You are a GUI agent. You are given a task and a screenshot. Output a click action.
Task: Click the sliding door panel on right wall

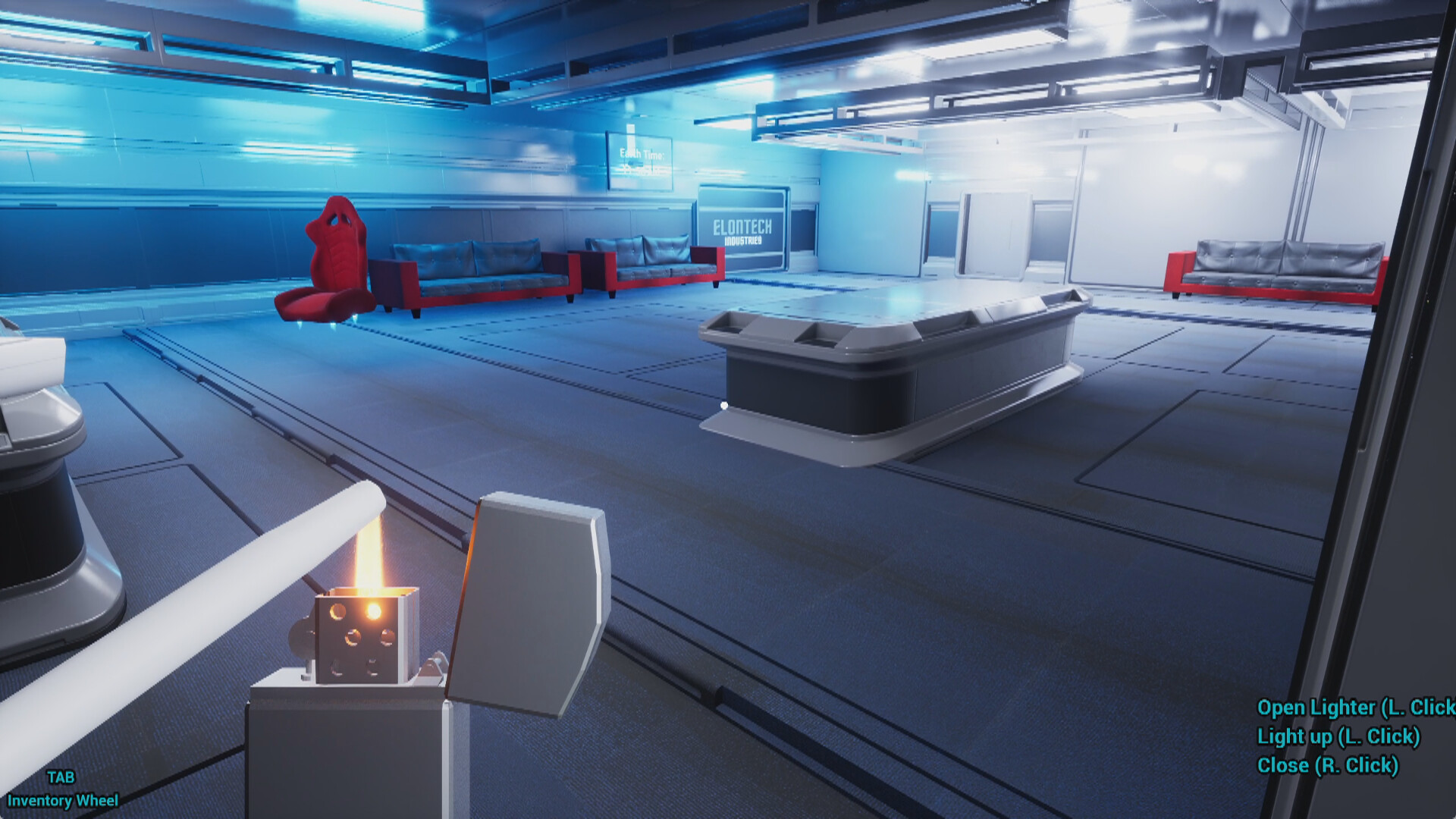coord(993,235)
